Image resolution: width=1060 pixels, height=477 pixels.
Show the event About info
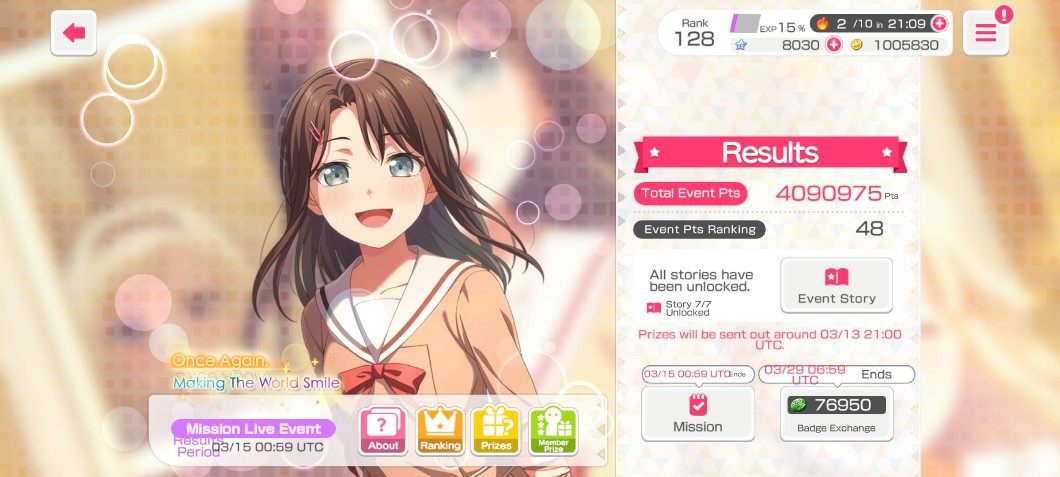coord(383,431)
